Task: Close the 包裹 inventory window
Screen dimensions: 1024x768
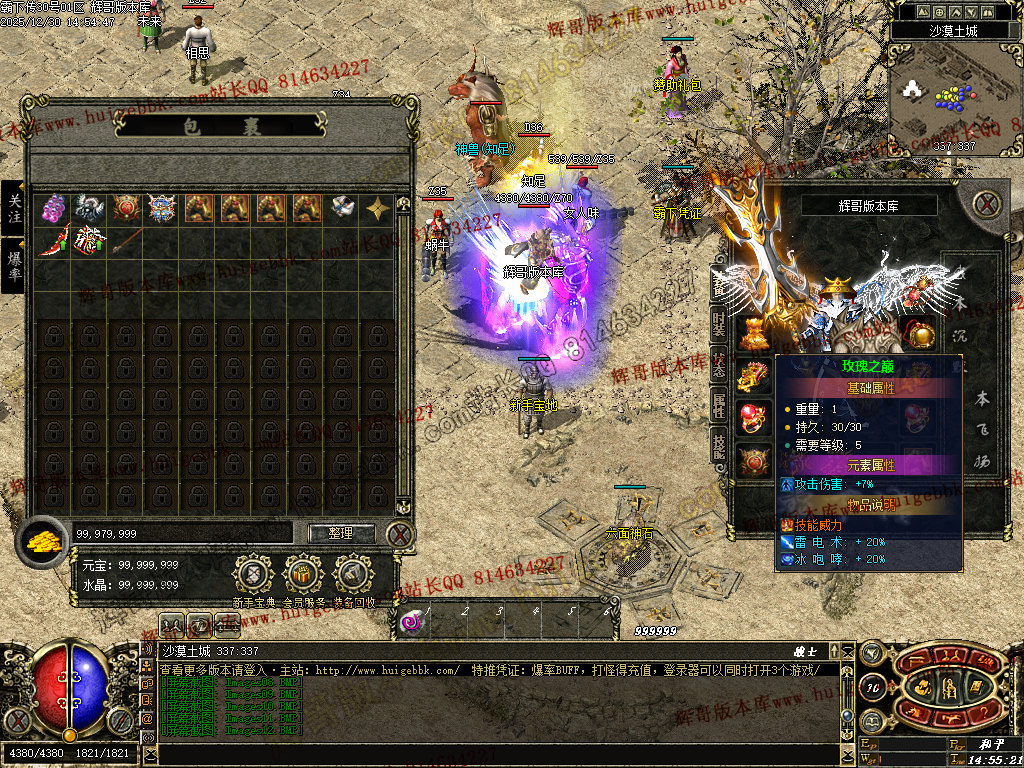Action: click(x=400, y=534)
